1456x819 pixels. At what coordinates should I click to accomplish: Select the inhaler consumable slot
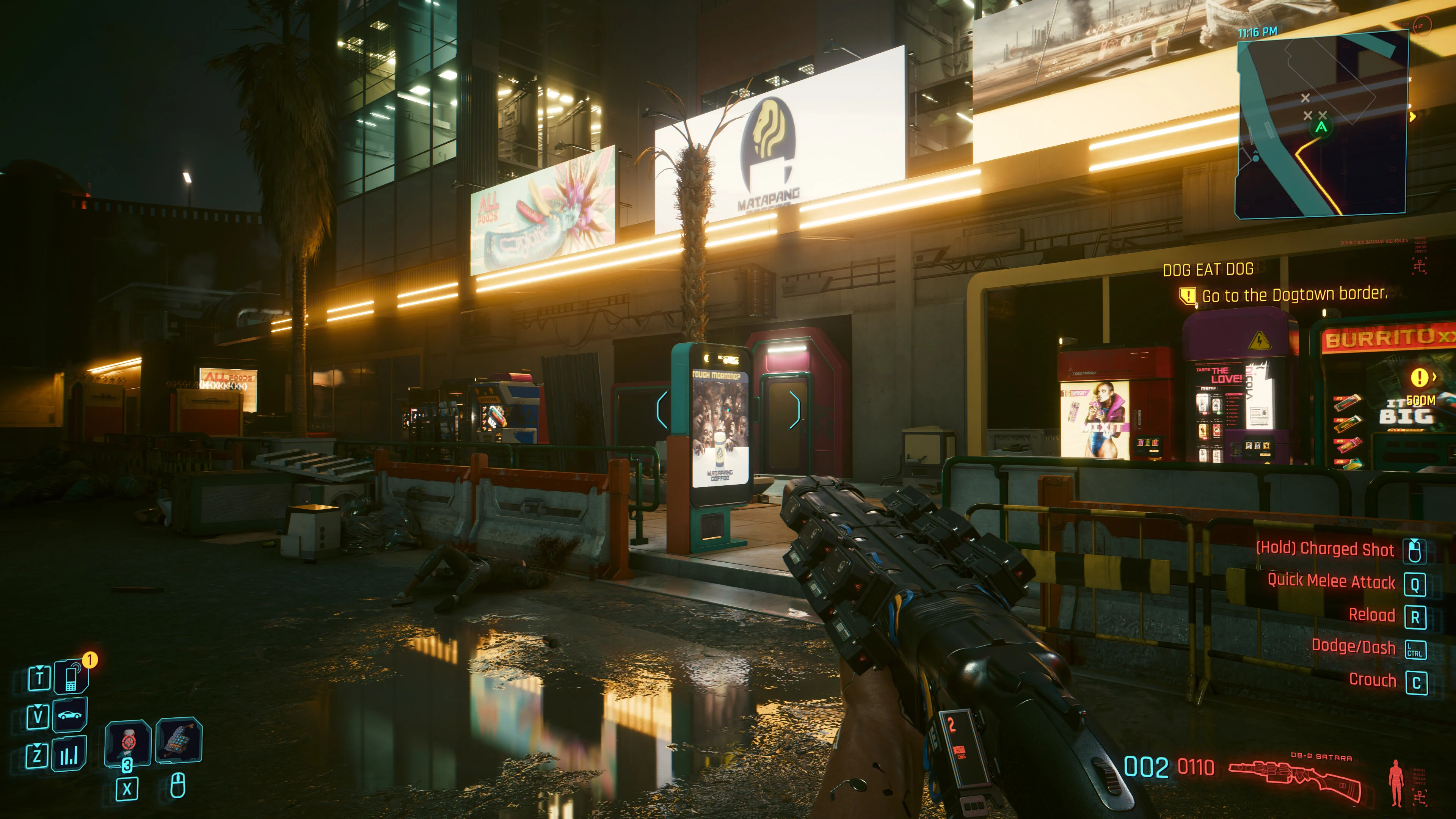coord(128,742)
